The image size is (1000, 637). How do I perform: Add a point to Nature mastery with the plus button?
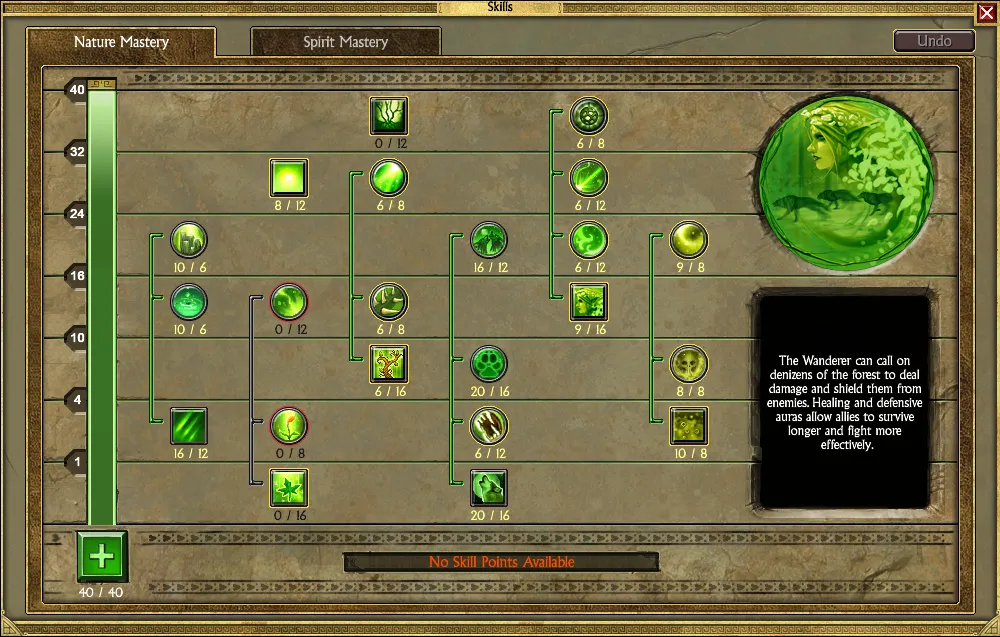(102, 555)
